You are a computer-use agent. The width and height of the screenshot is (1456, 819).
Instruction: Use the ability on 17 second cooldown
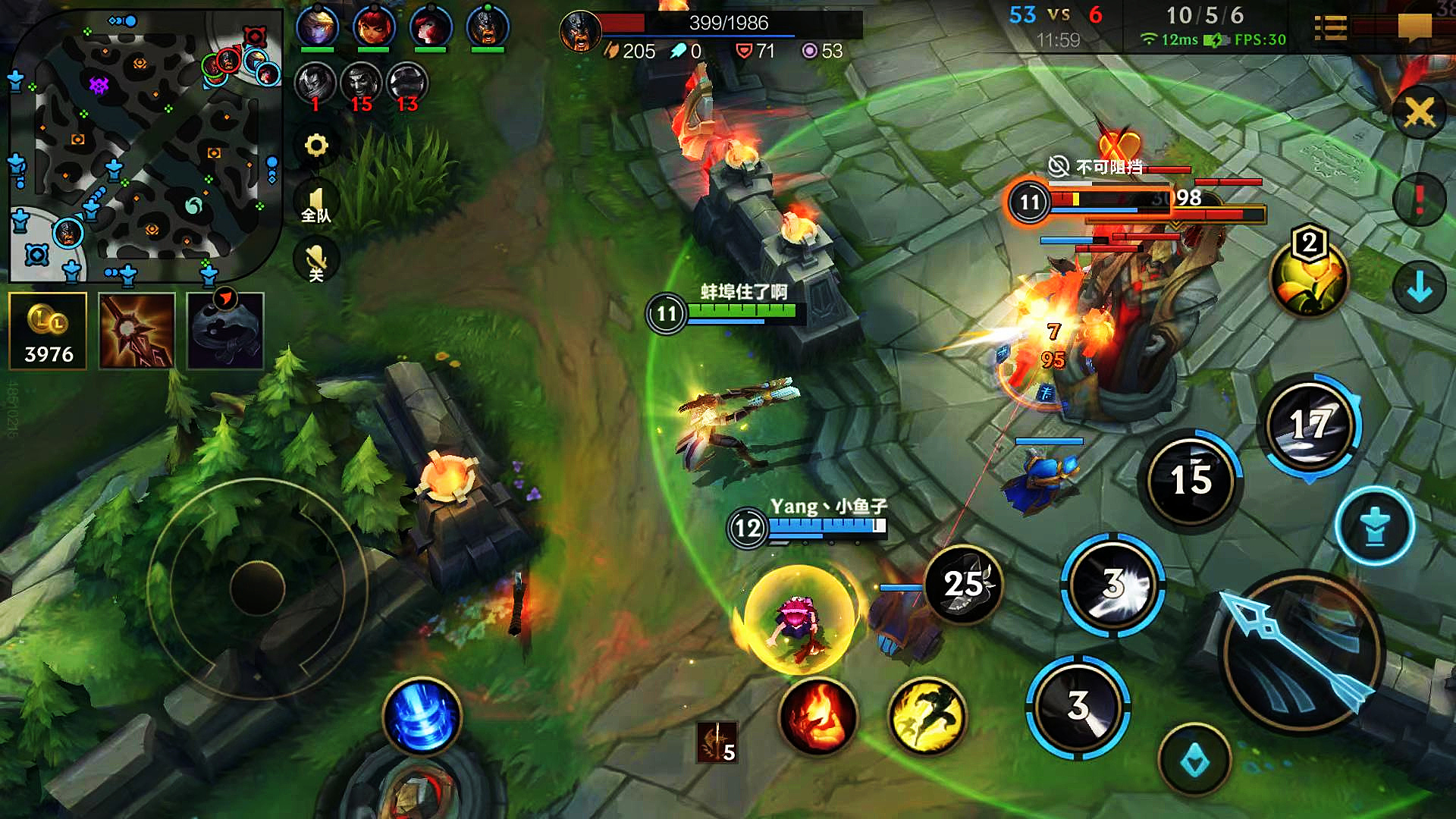pyautogui.click(x=1310, y=425)
